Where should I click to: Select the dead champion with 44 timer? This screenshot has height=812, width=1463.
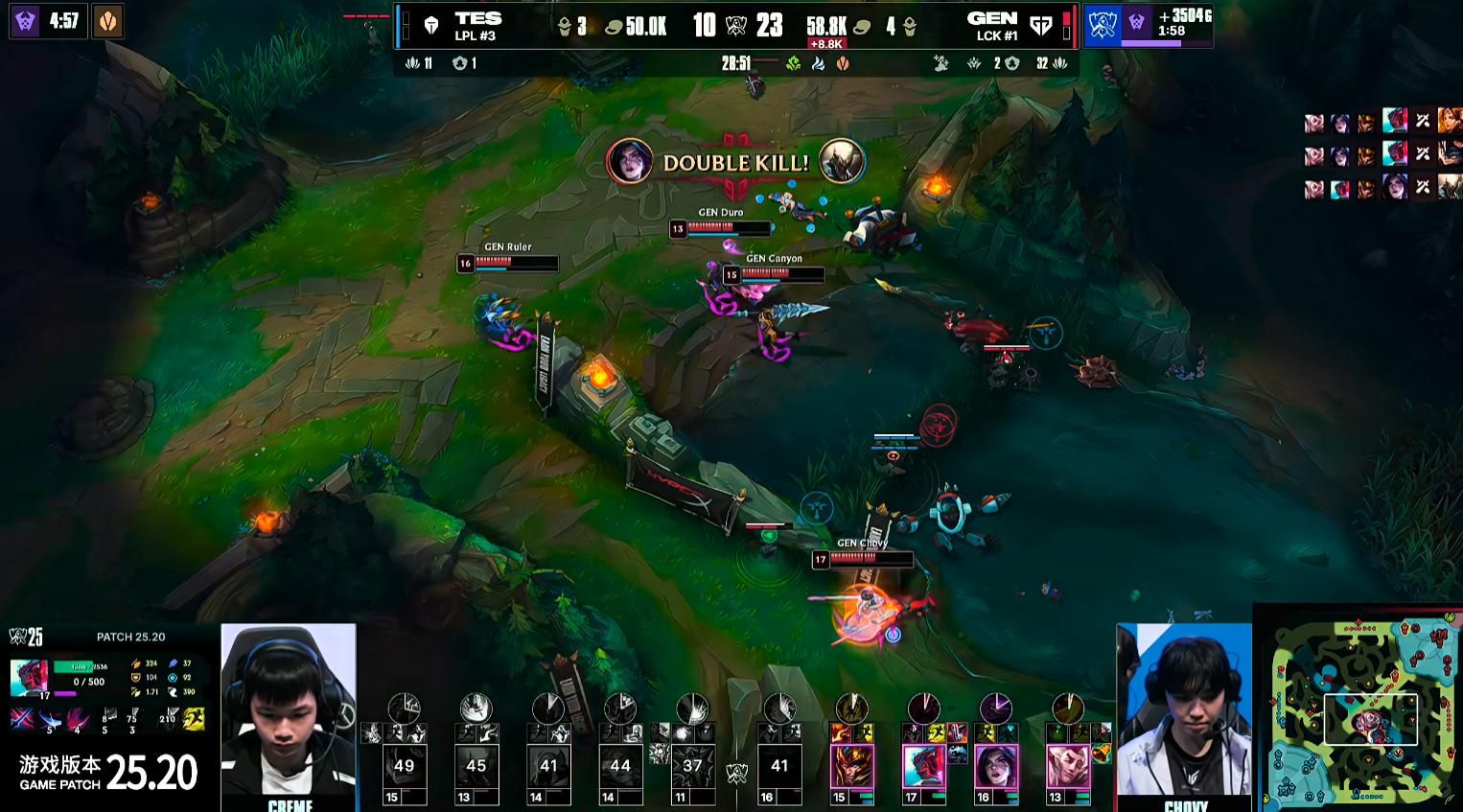[x=619, y=767]
